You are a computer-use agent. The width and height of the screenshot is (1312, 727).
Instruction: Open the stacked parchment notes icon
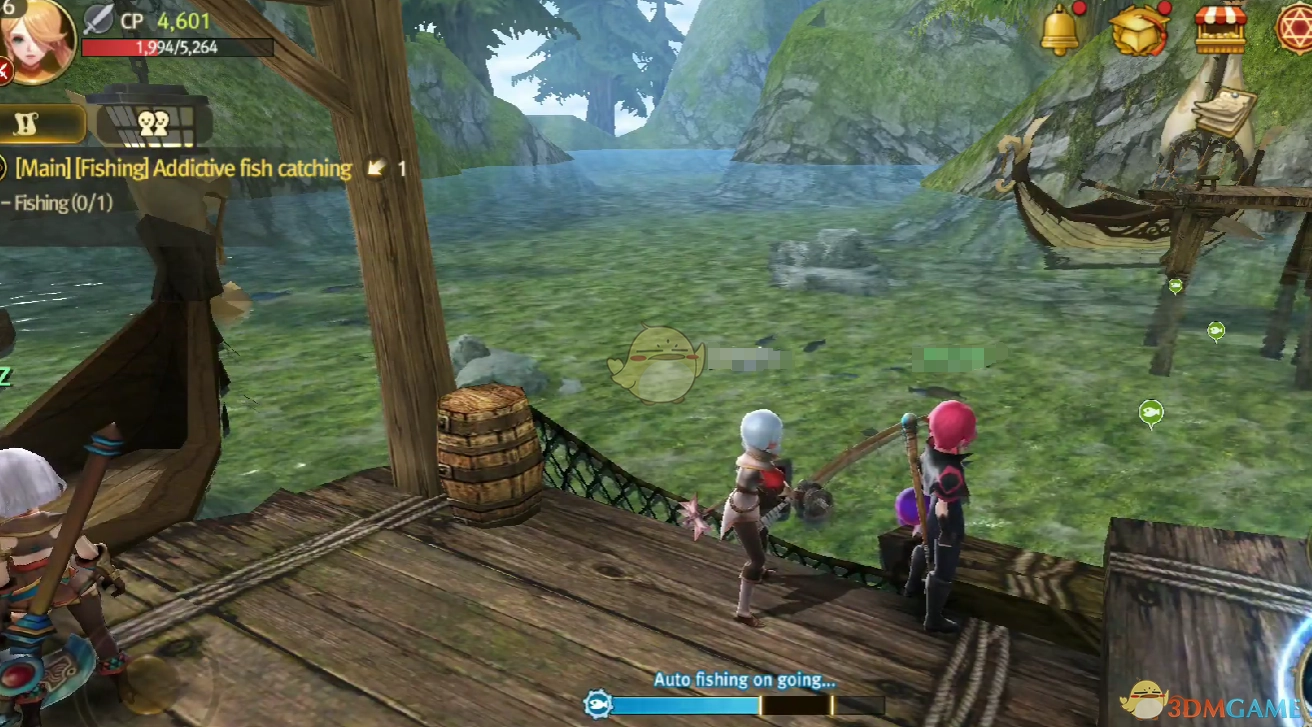pyautogui.click(x=1224, y=111)
